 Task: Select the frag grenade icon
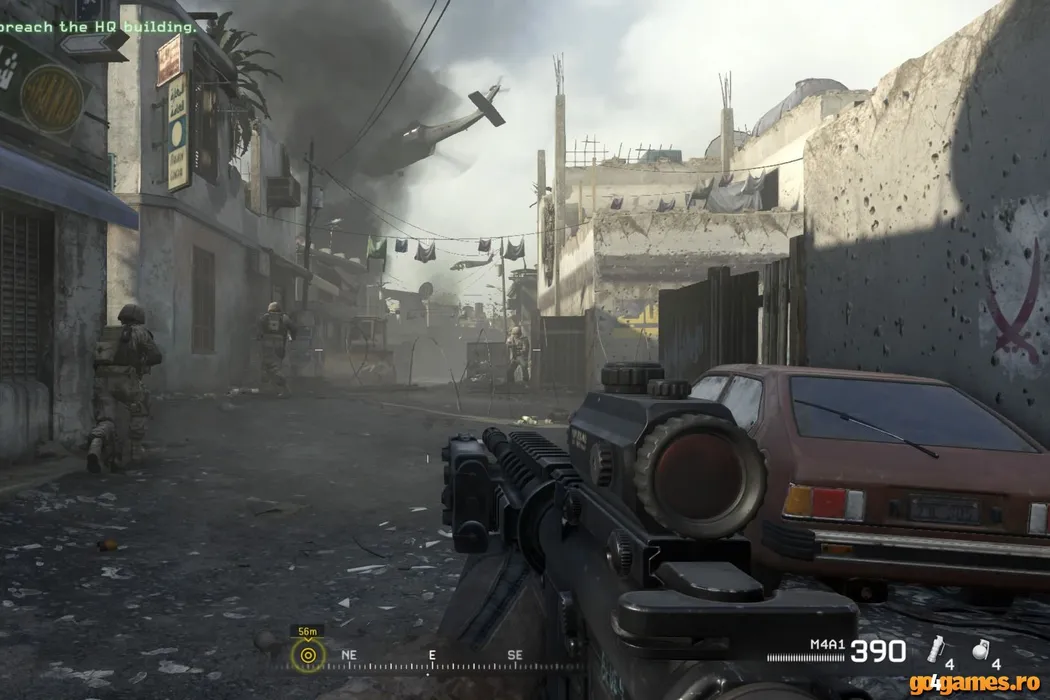(x=980, y=648)
